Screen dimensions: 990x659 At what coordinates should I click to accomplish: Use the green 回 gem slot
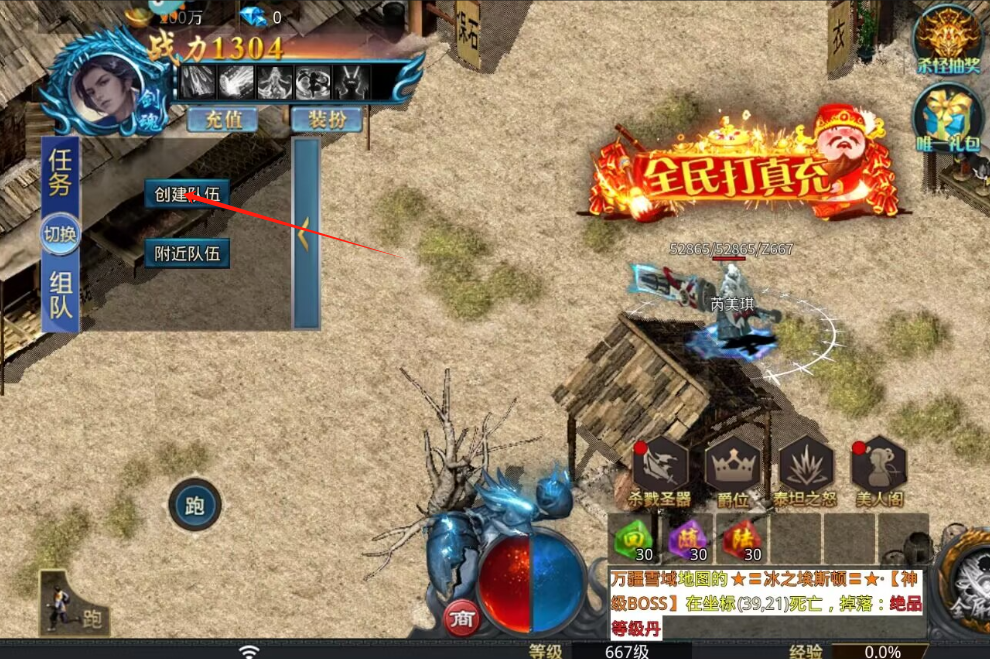(632, 539)
